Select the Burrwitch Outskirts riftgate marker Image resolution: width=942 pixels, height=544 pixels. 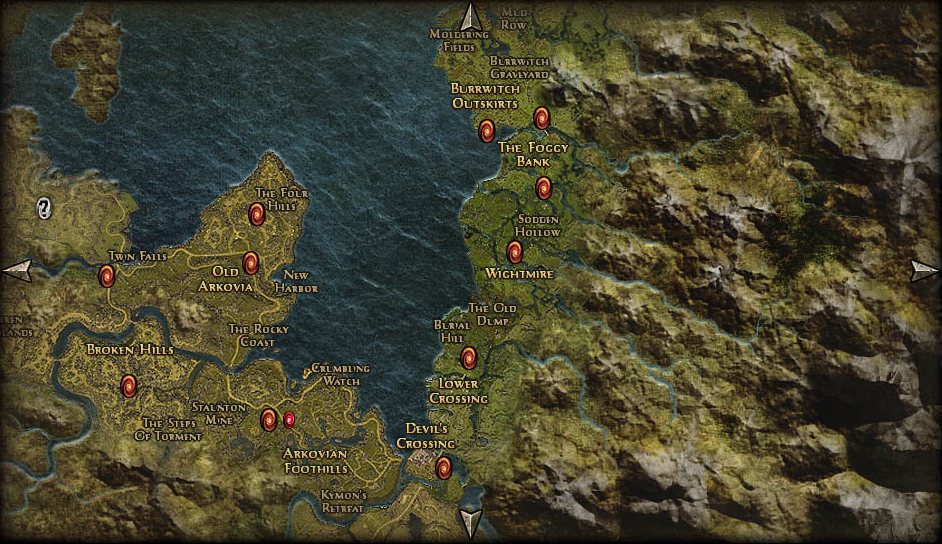pos(486,131)
